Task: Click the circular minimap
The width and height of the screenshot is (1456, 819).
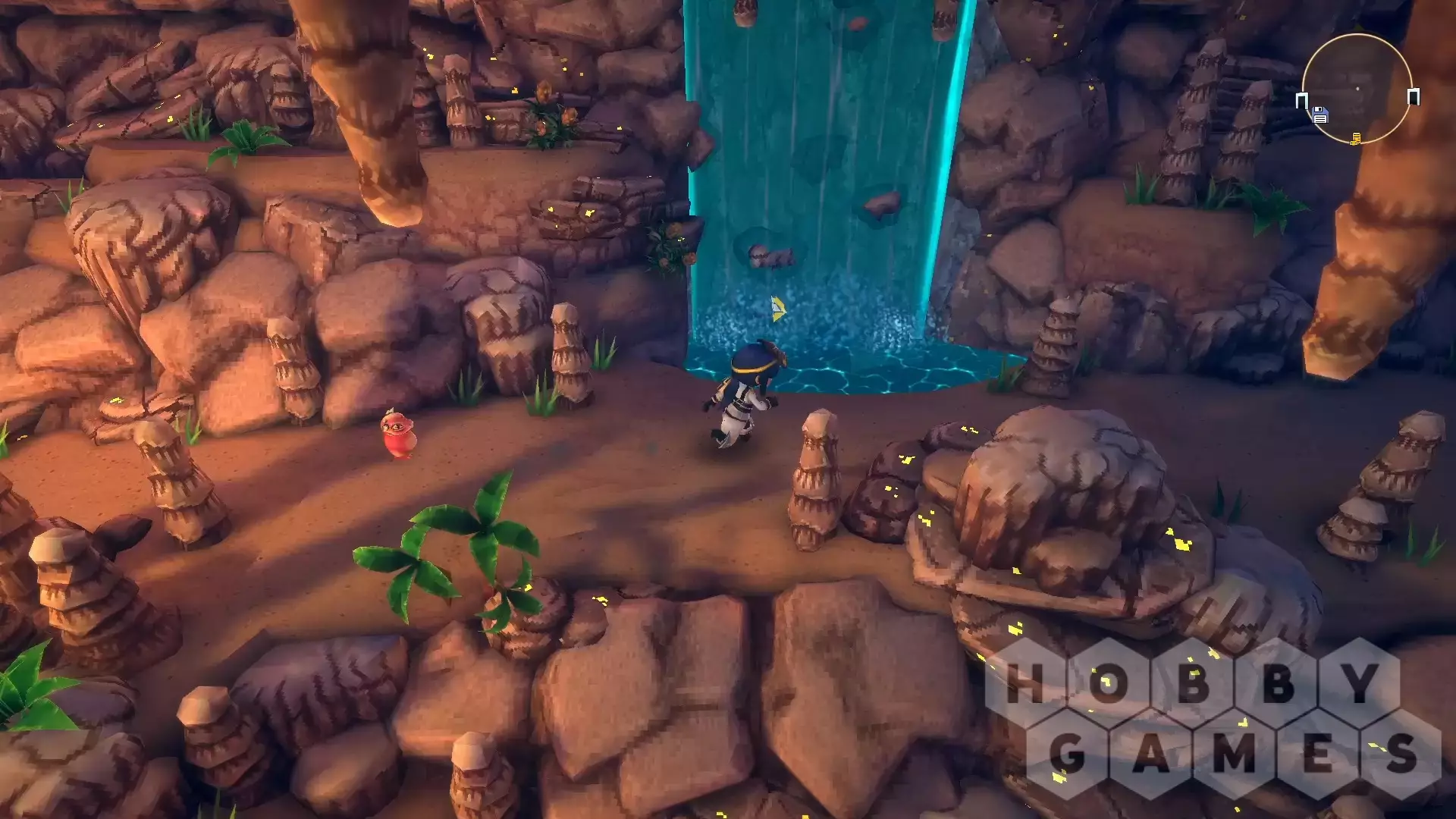Action: 1357,88
